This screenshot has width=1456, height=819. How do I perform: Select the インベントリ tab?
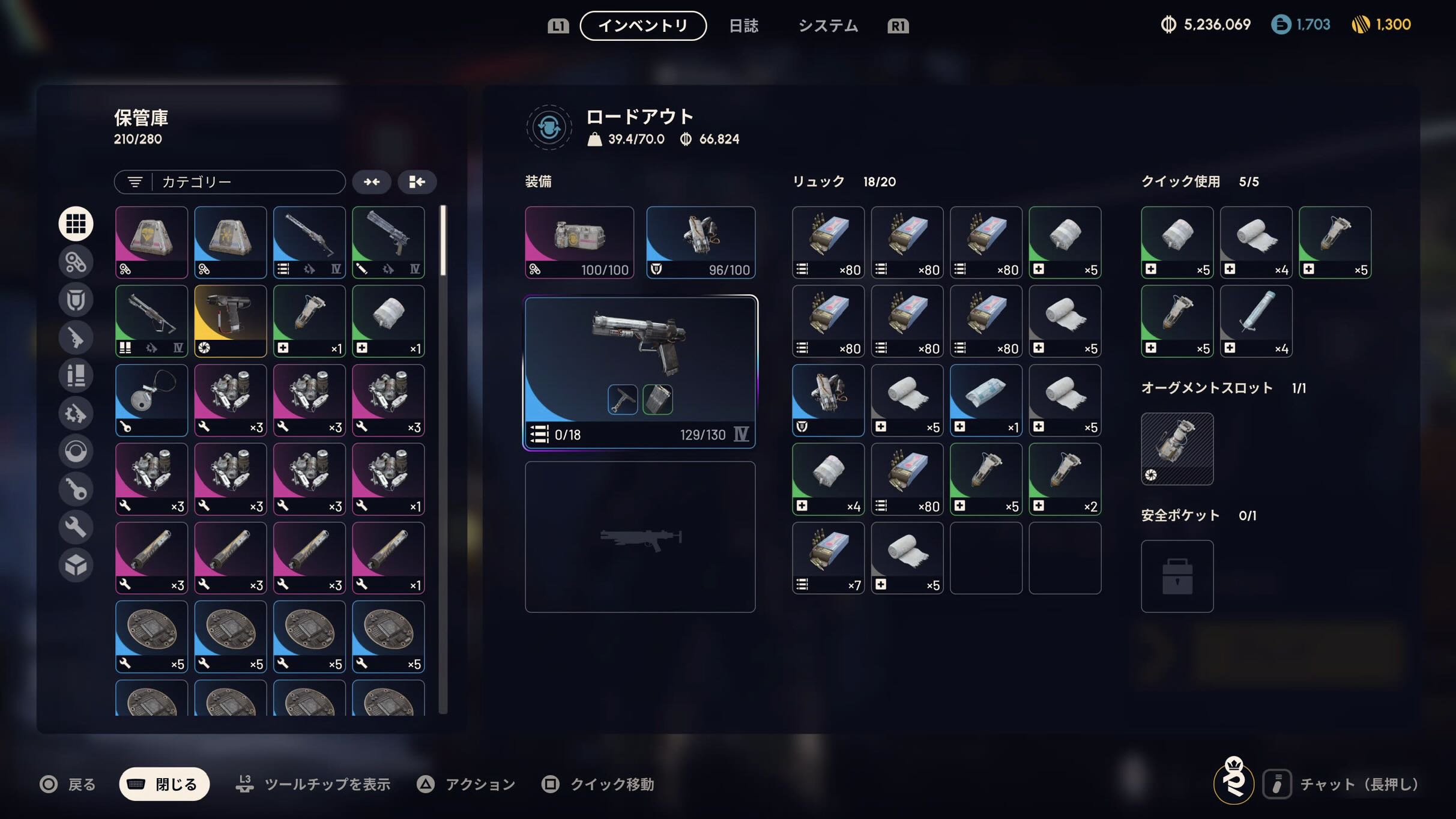pyautogui.click(x=643, y=26)
